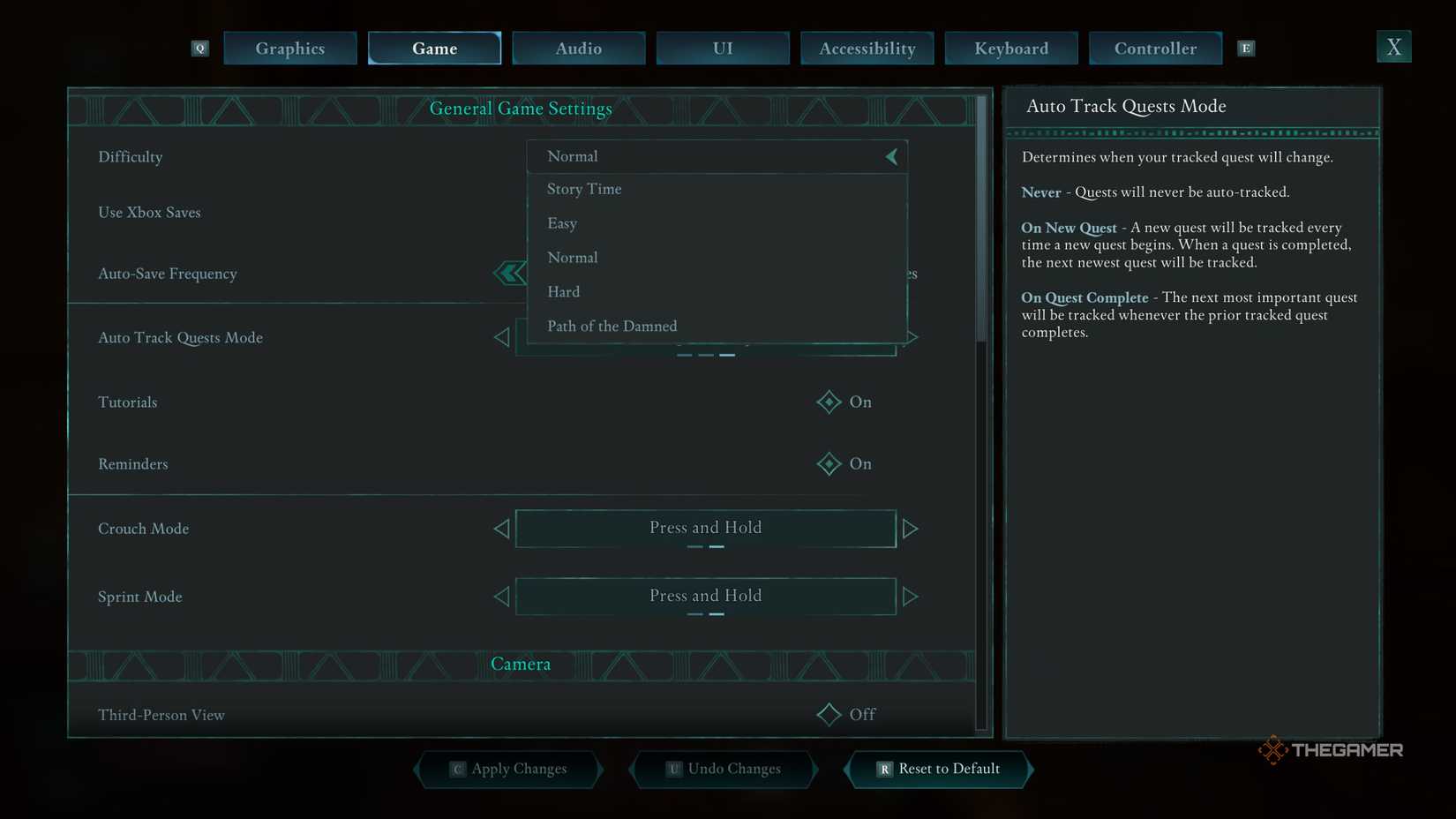This screenshot has width=1456, height=819.
Task: Enable Third-Person View
Action: coord(829,714)
